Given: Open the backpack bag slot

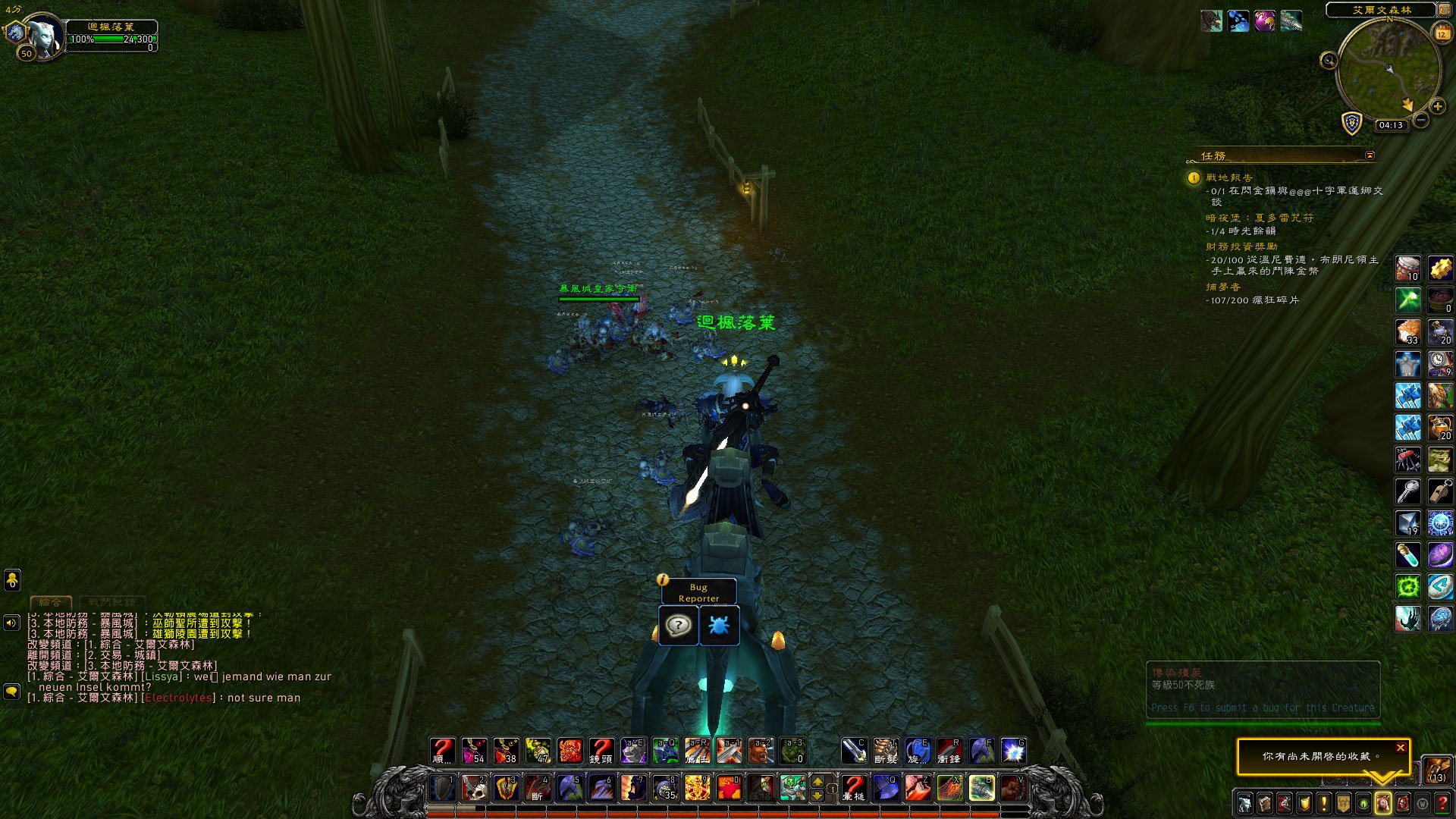Looking at the screenshot, I should [x=1437, y=770].
